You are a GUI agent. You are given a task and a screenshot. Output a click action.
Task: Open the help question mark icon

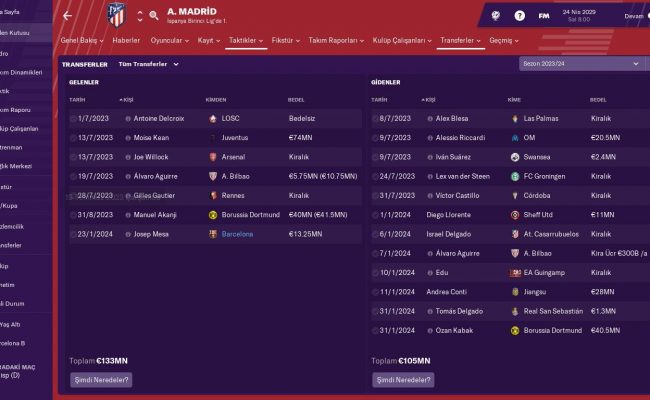(x=519, y=16)
